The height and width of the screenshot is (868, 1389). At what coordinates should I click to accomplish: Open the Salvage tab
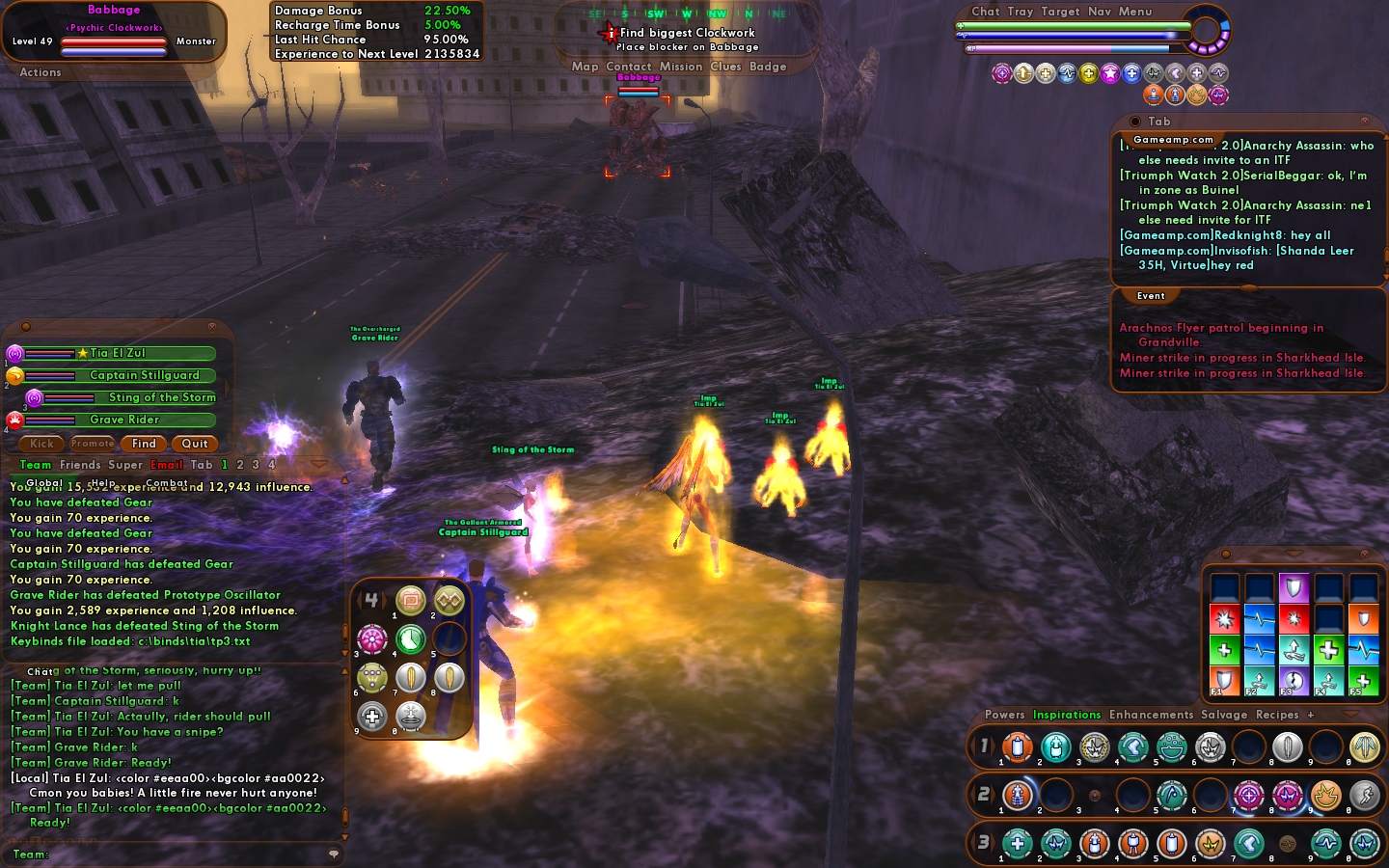[1224, 715]
